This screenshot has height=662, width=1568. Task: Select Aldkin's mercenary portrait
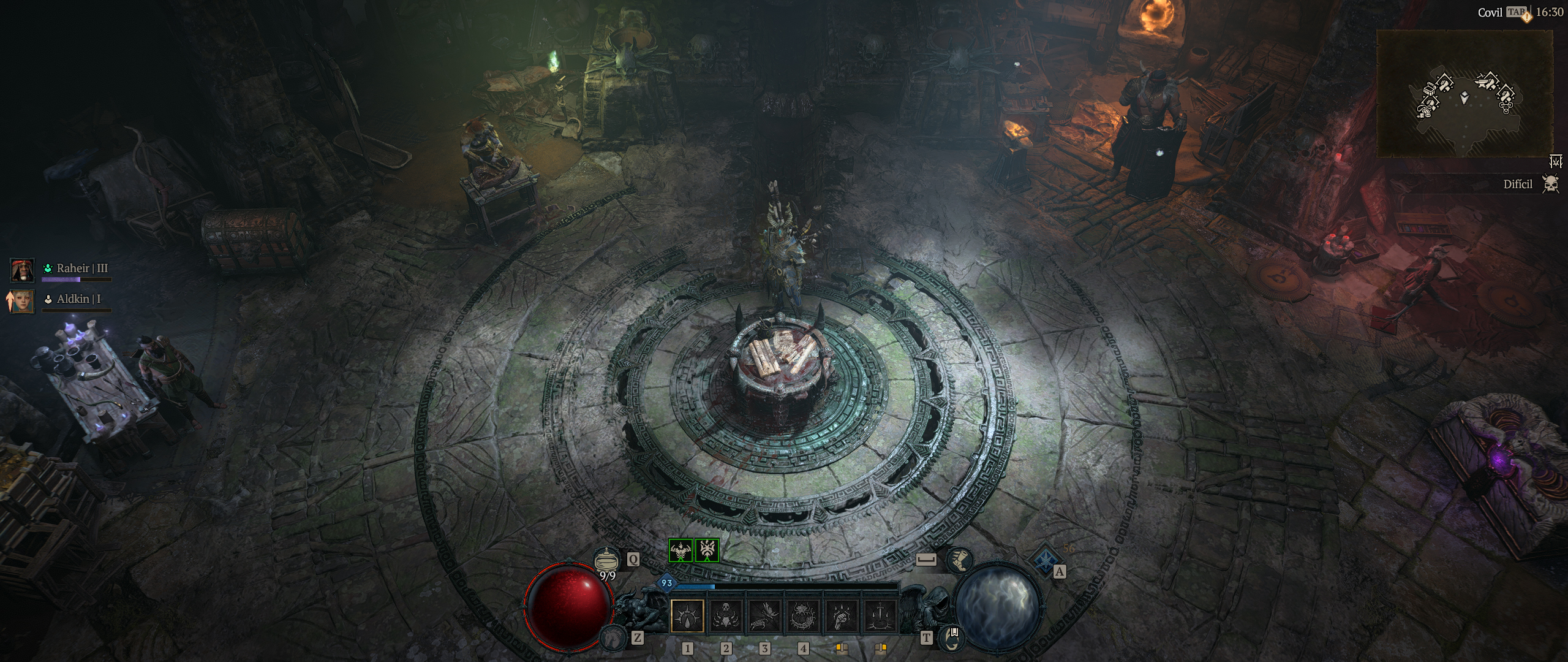tap(23, 302)
